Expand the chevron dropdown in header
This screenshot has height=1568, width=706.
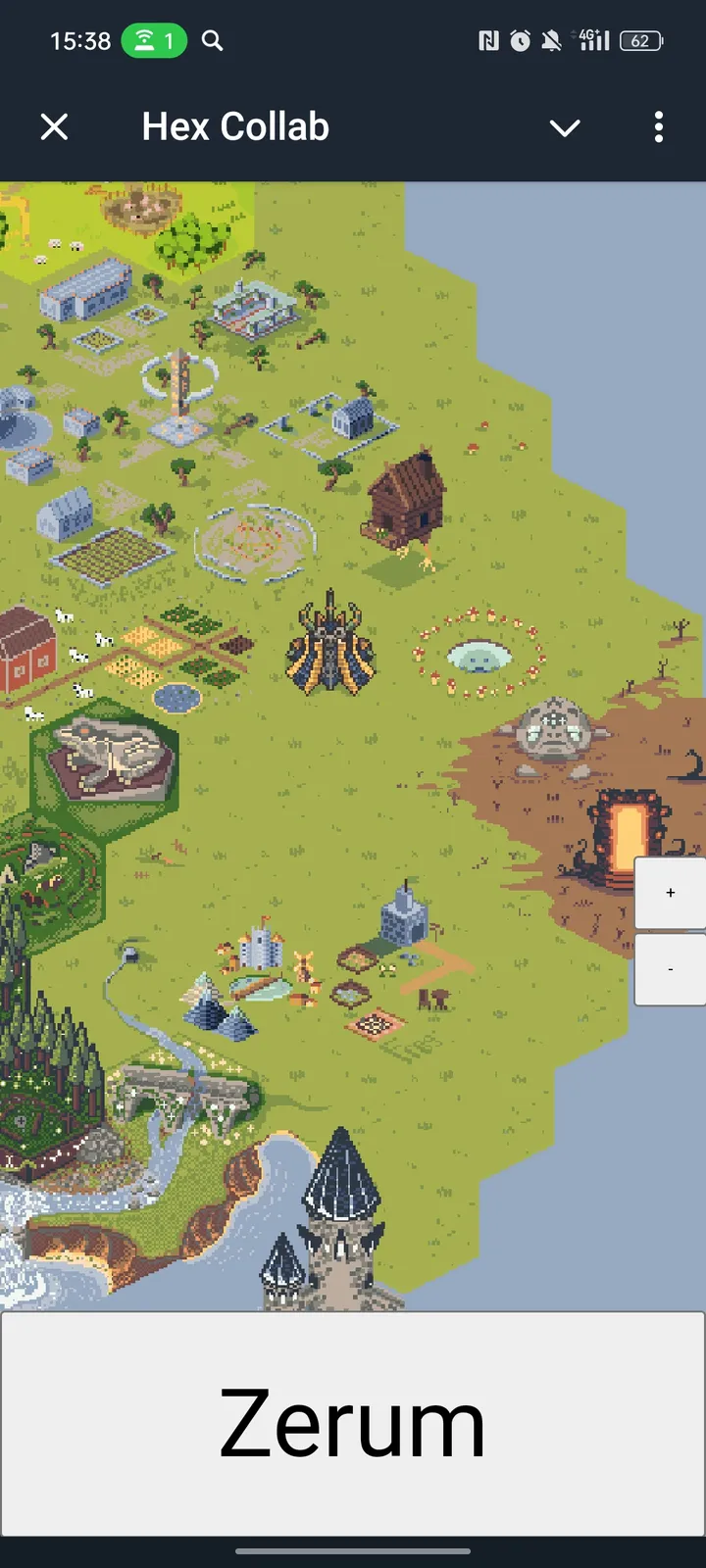[565, 127]
